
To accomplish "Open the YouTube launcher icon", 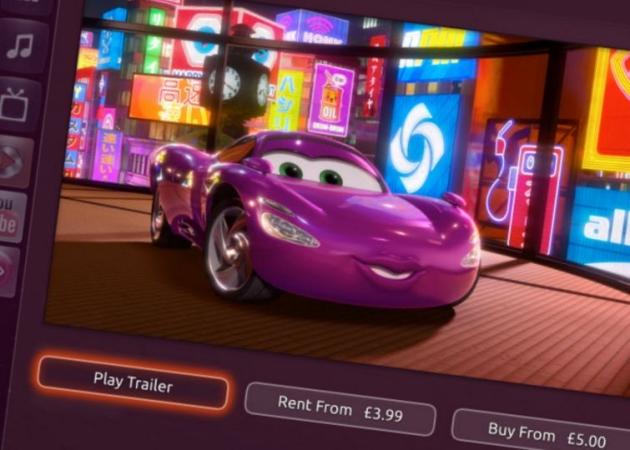I will pyautogui.click(x=12, y=215).
